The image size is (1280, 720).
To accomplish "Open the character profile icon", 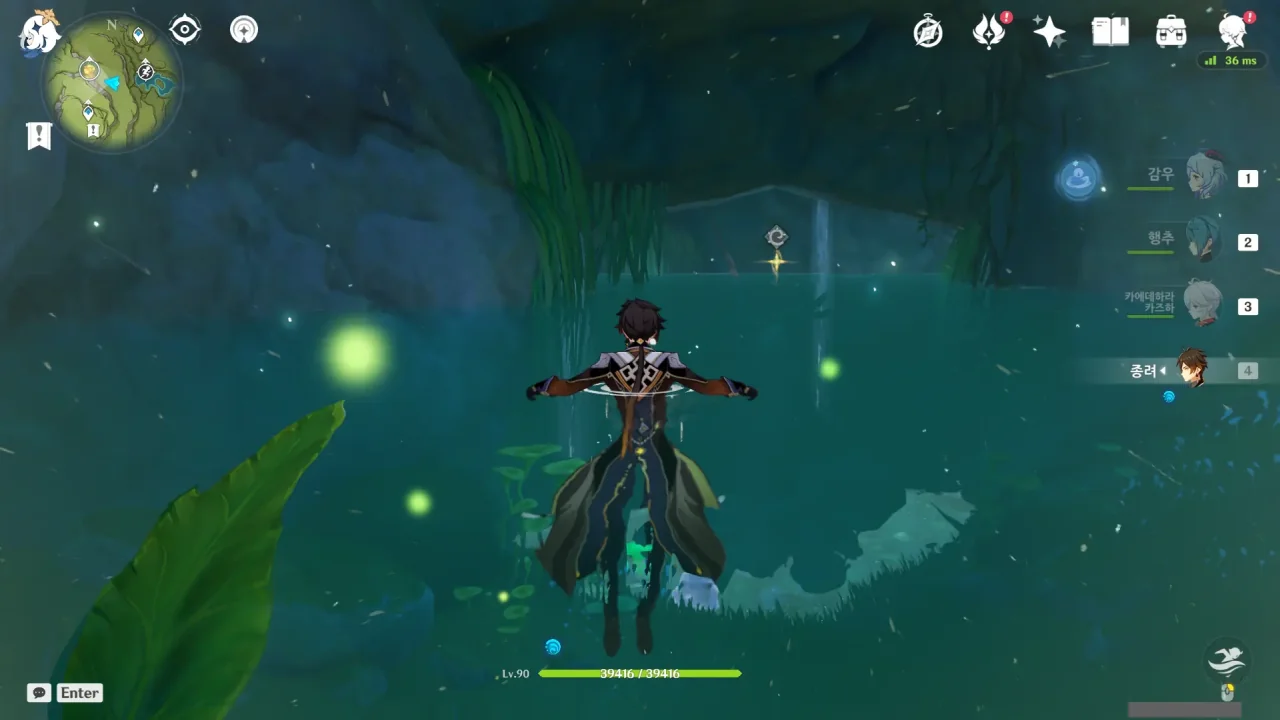I will [1232, 32].
